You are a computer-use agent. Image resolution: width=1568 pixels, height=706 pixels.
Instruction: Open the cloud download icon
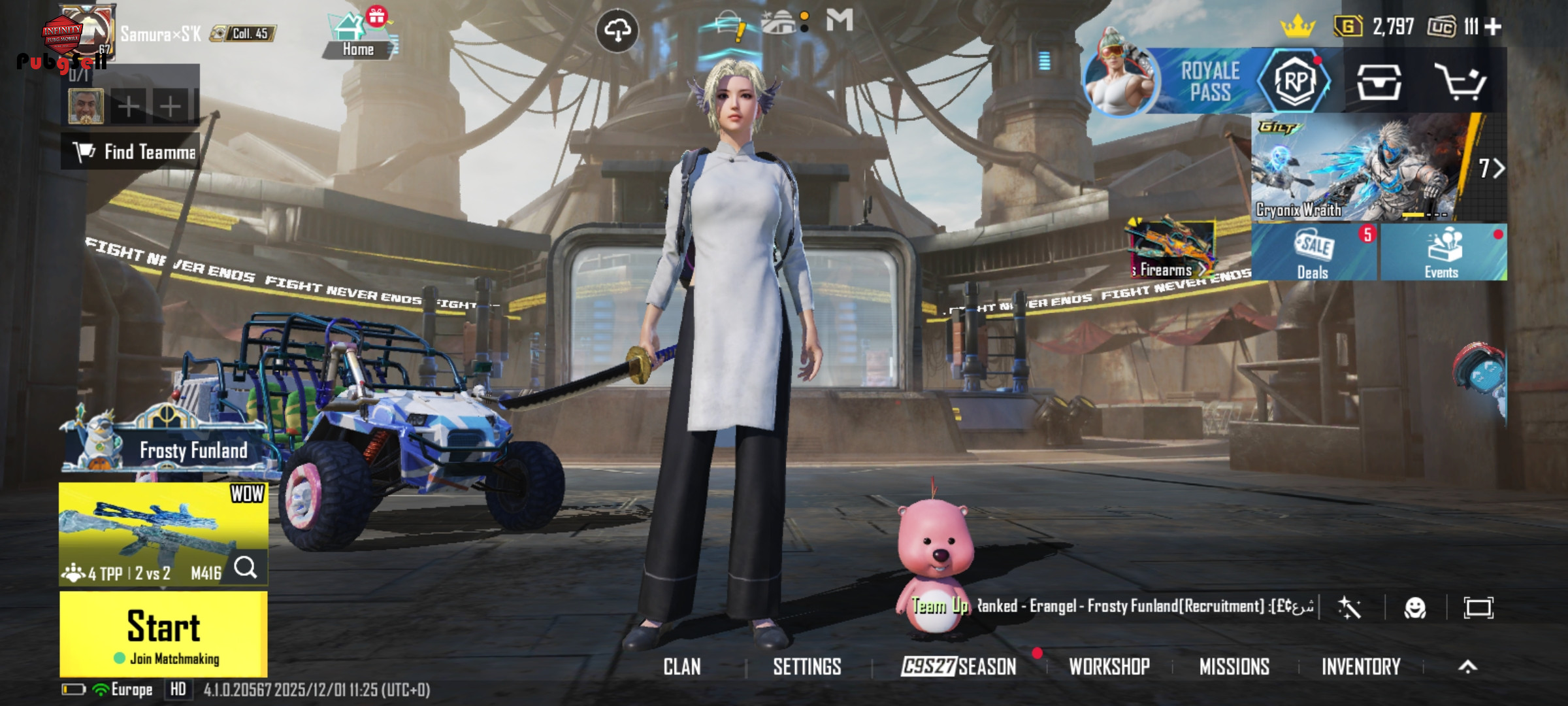coord(617,29)
